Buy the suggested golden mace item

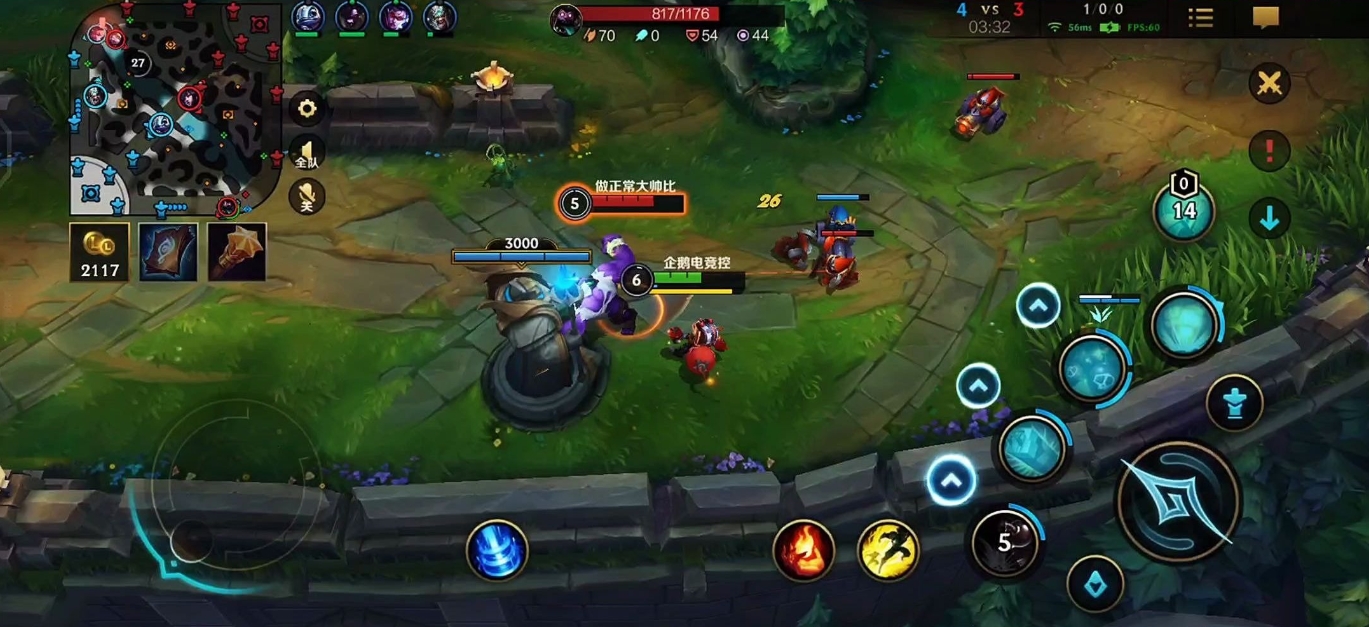[237, 251]
